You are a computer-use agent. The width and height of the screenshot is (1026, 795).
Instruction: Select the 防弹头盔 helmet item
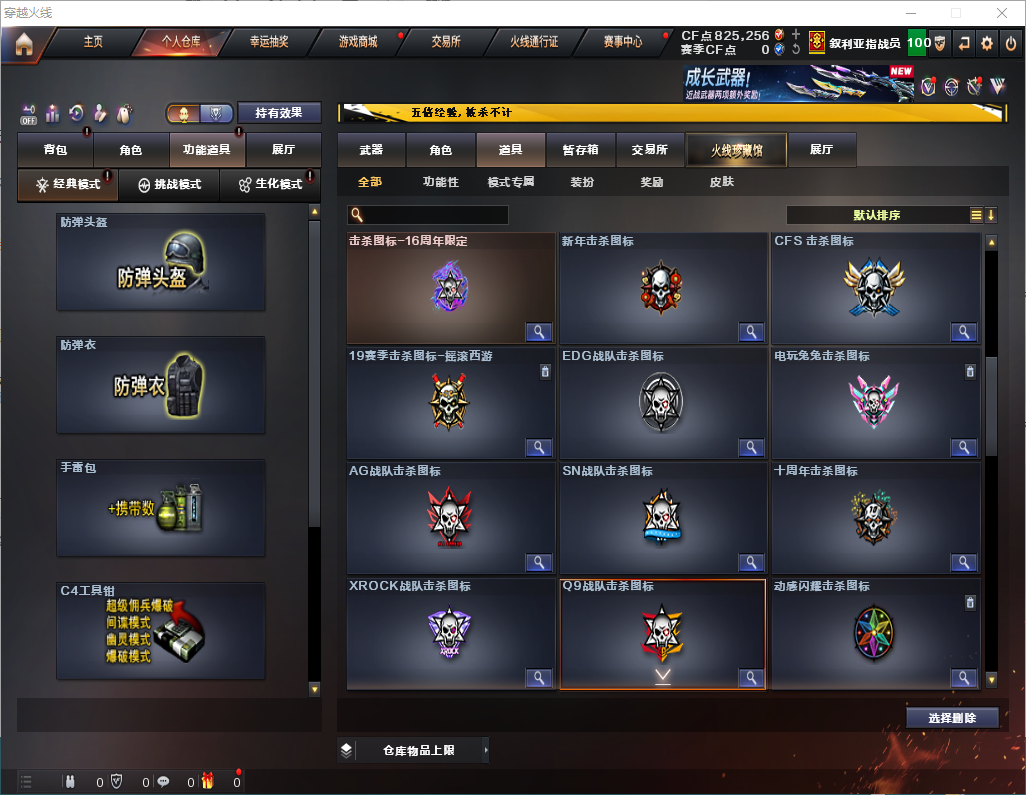[x=161, y=262]
